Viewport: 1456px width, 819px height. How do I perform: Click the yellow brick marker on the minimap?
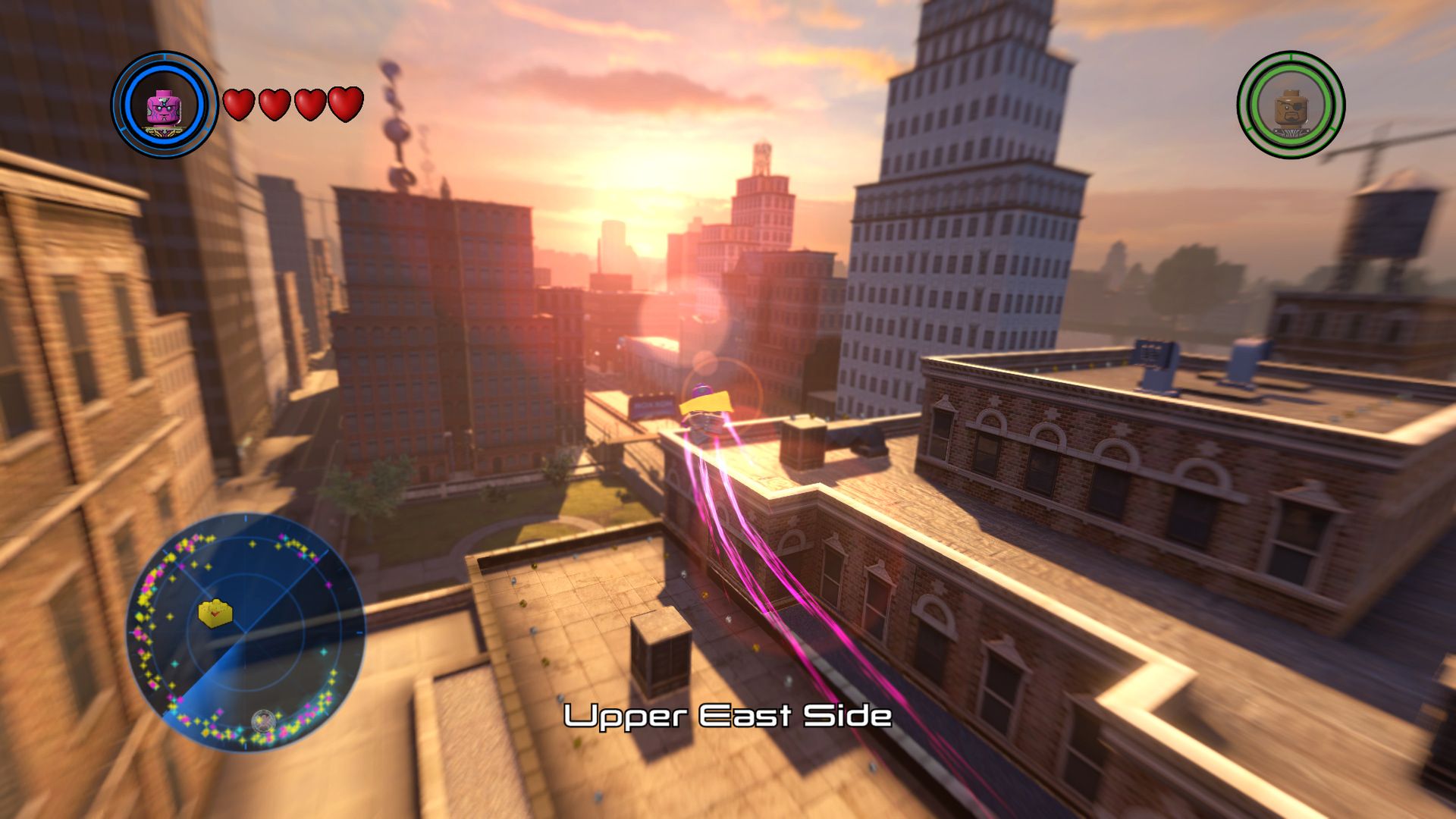[215, 613]
